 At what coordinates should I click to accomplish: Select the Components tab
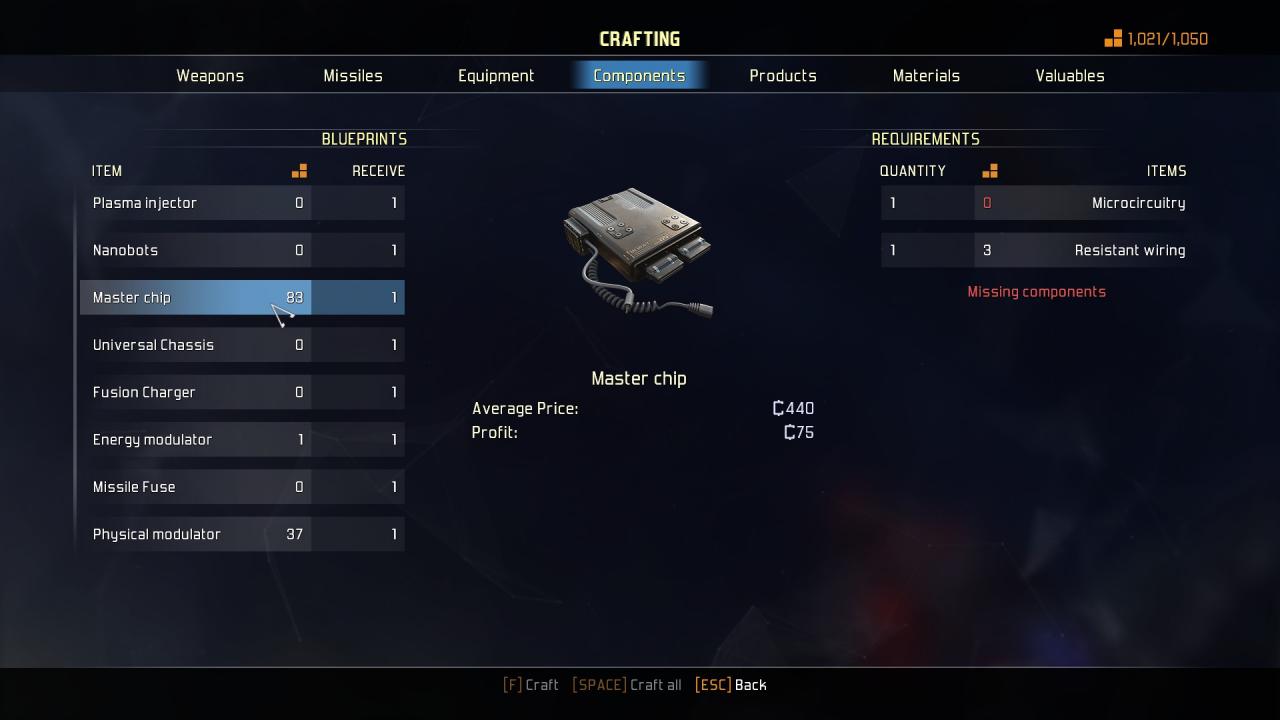639,76
